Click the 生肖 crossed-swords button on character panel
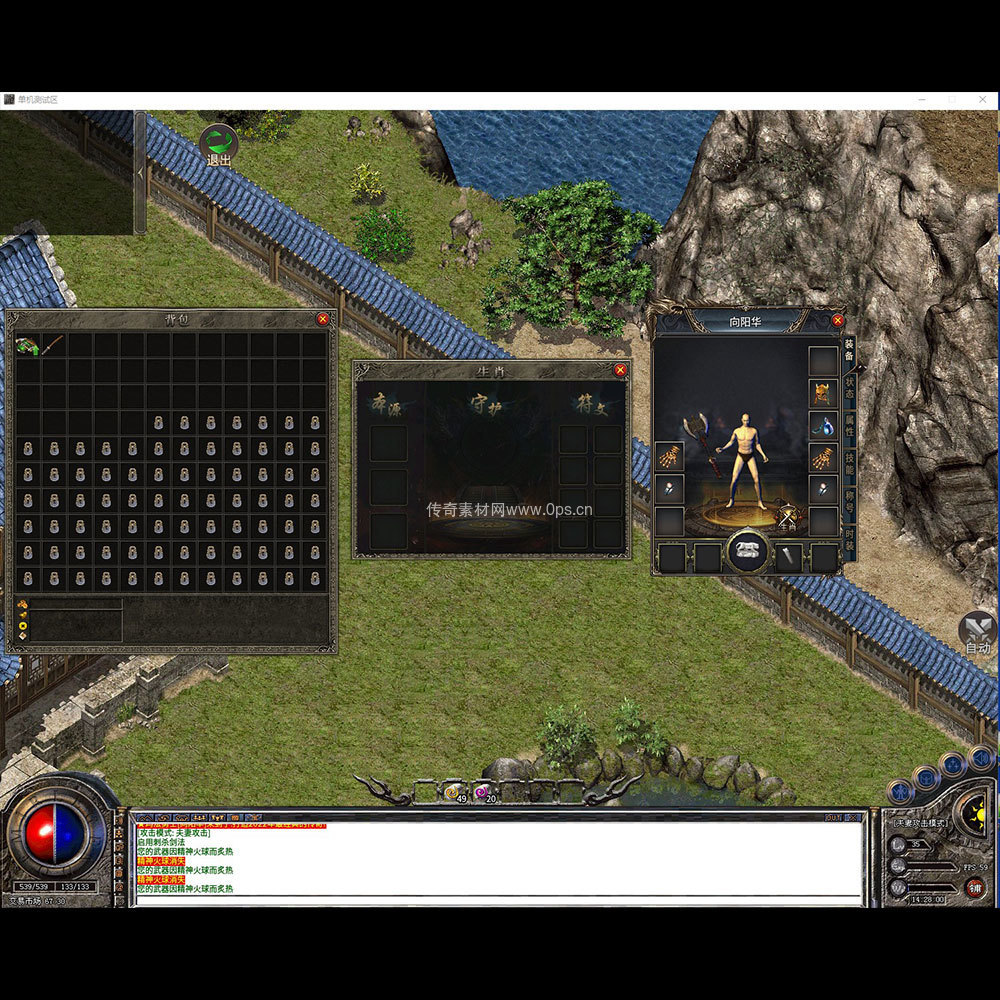The image size is (1000, 1000). [x=788, y=517]
